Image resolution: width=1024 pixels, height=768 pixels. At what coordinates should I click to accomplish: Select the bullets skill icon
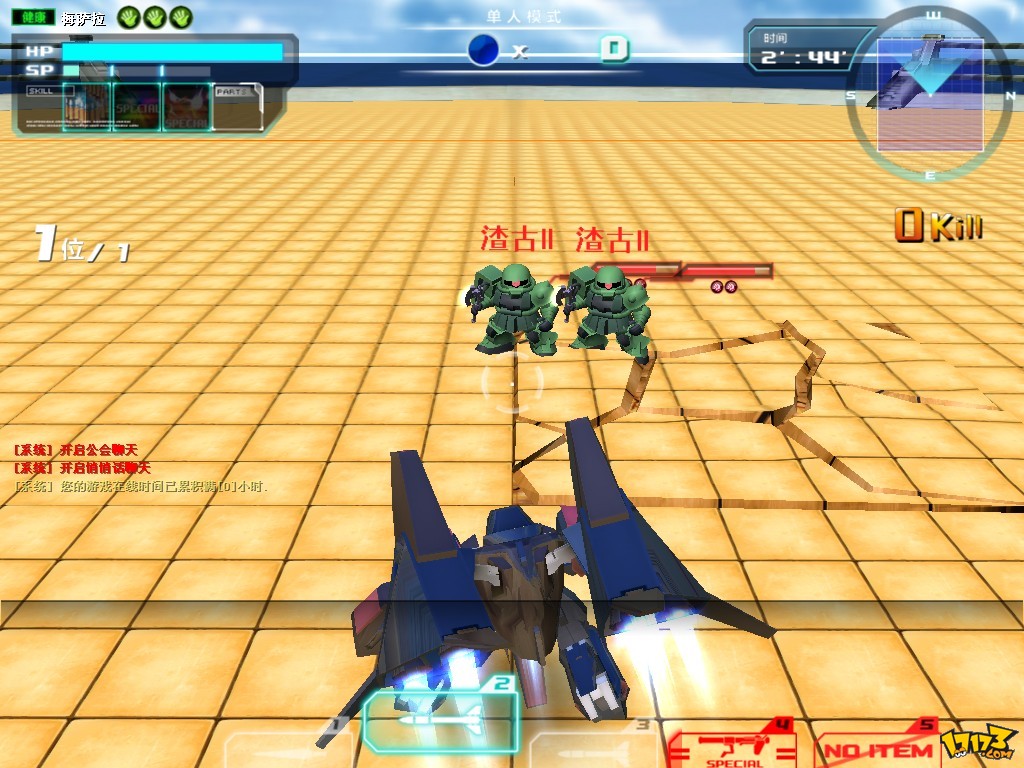click(87, 107)
